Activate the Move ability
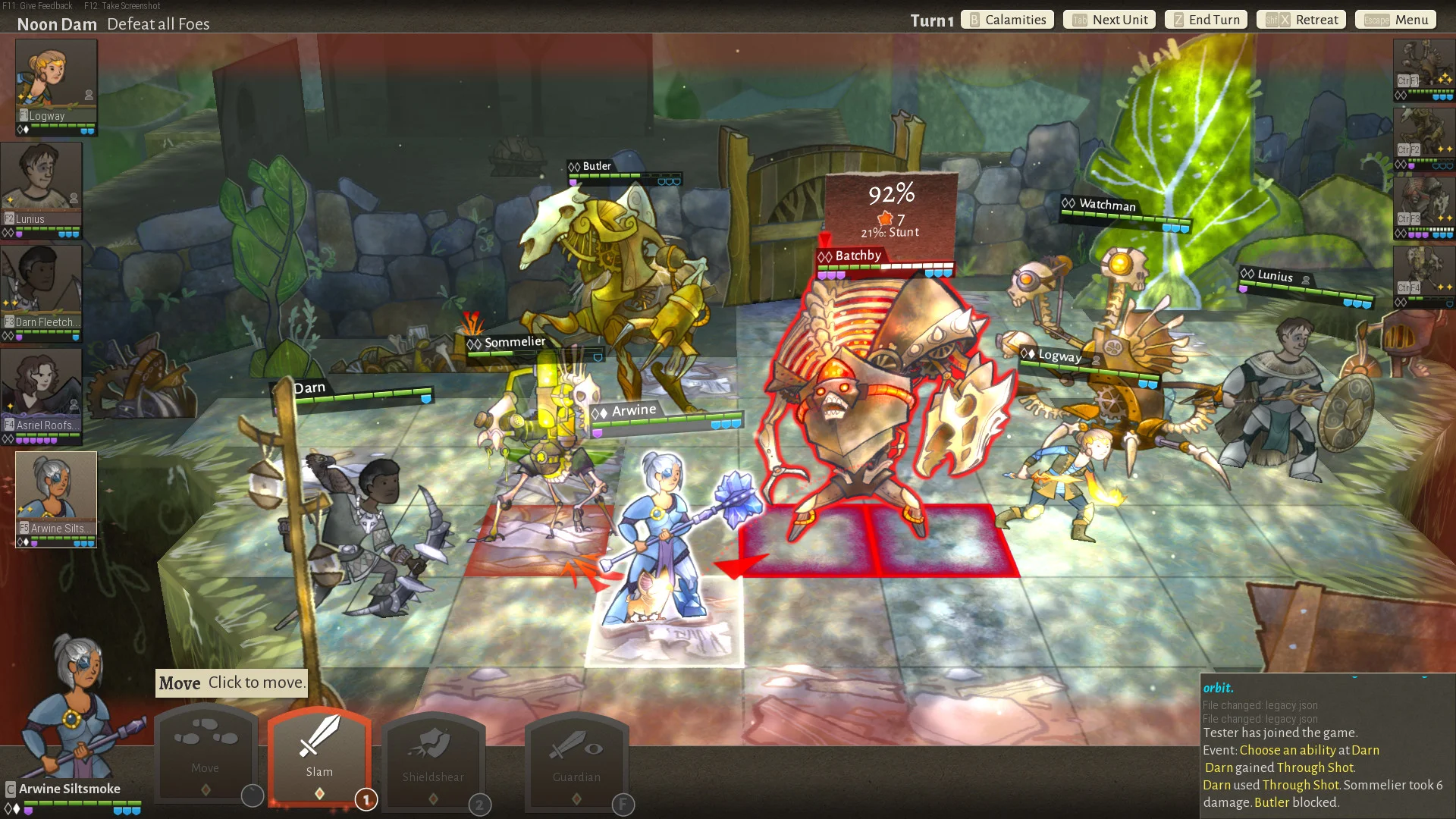 (206, 752)
